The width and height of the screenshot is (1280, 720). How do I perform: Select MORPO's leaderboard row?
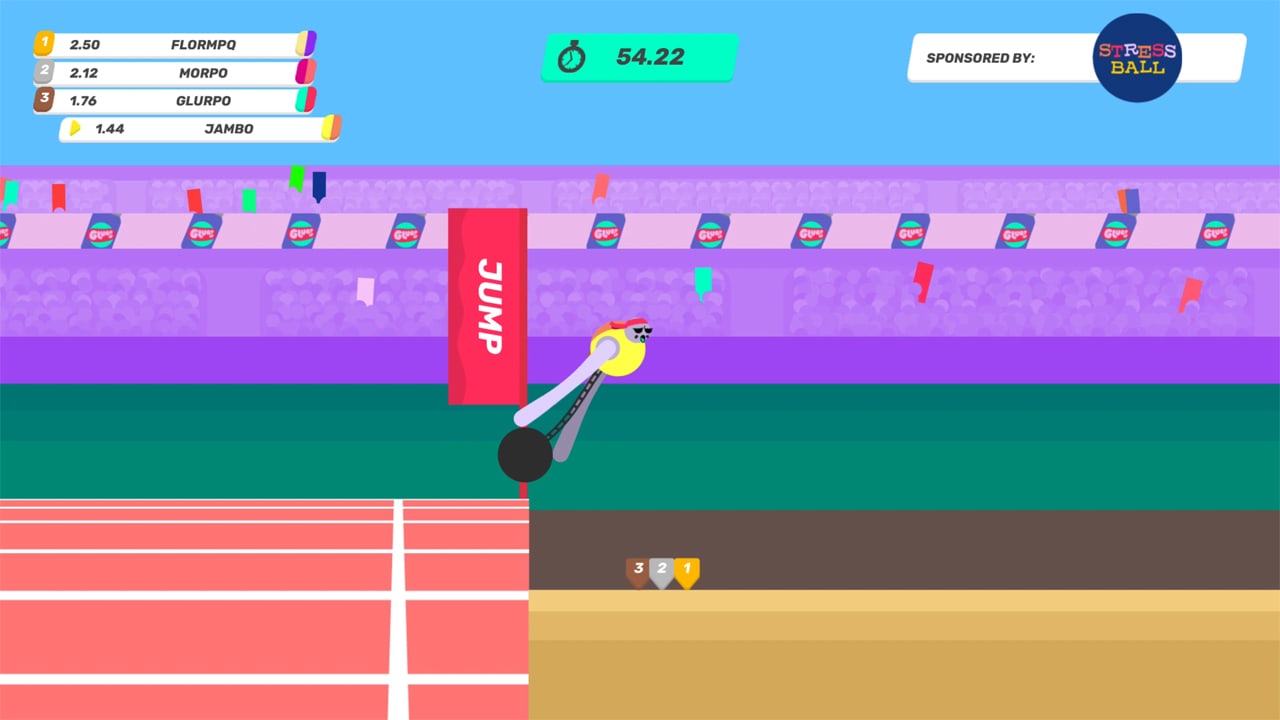[x=202, y=72]
